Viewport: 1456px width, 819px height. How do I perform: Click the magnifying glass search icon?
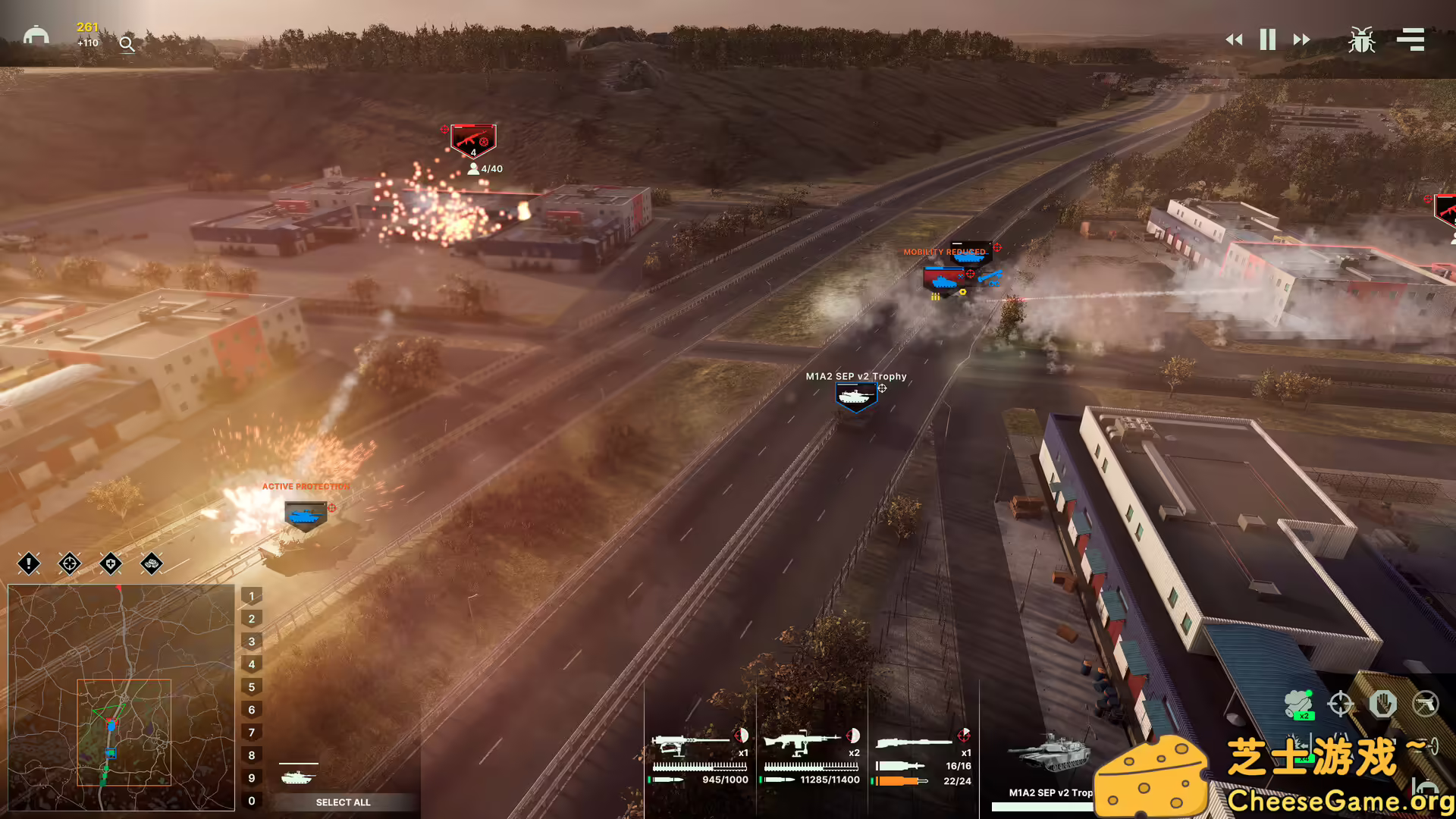[127, 45]
